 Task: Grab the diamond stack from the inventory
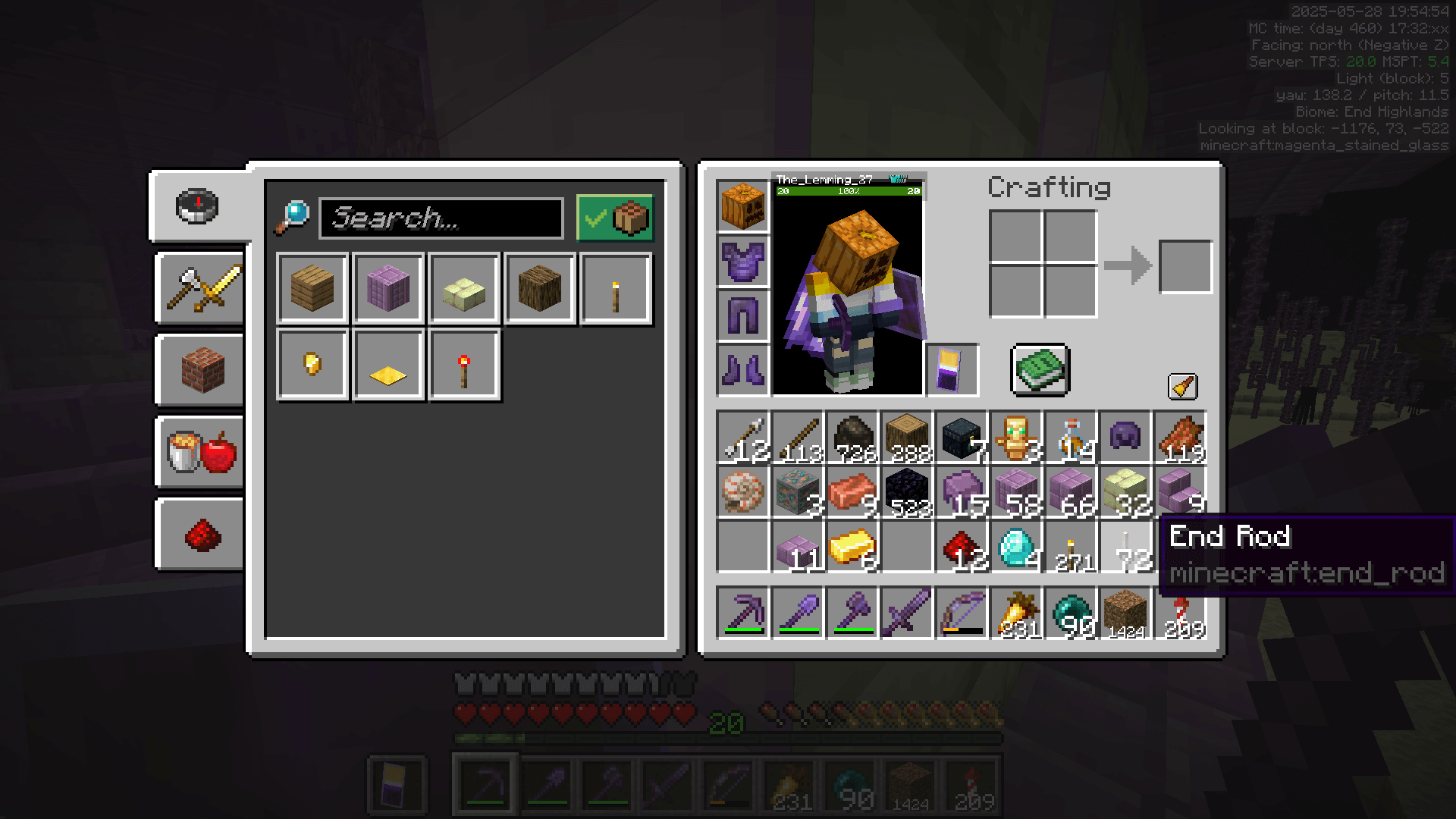pyautogui.click(x=1016, y=548)
